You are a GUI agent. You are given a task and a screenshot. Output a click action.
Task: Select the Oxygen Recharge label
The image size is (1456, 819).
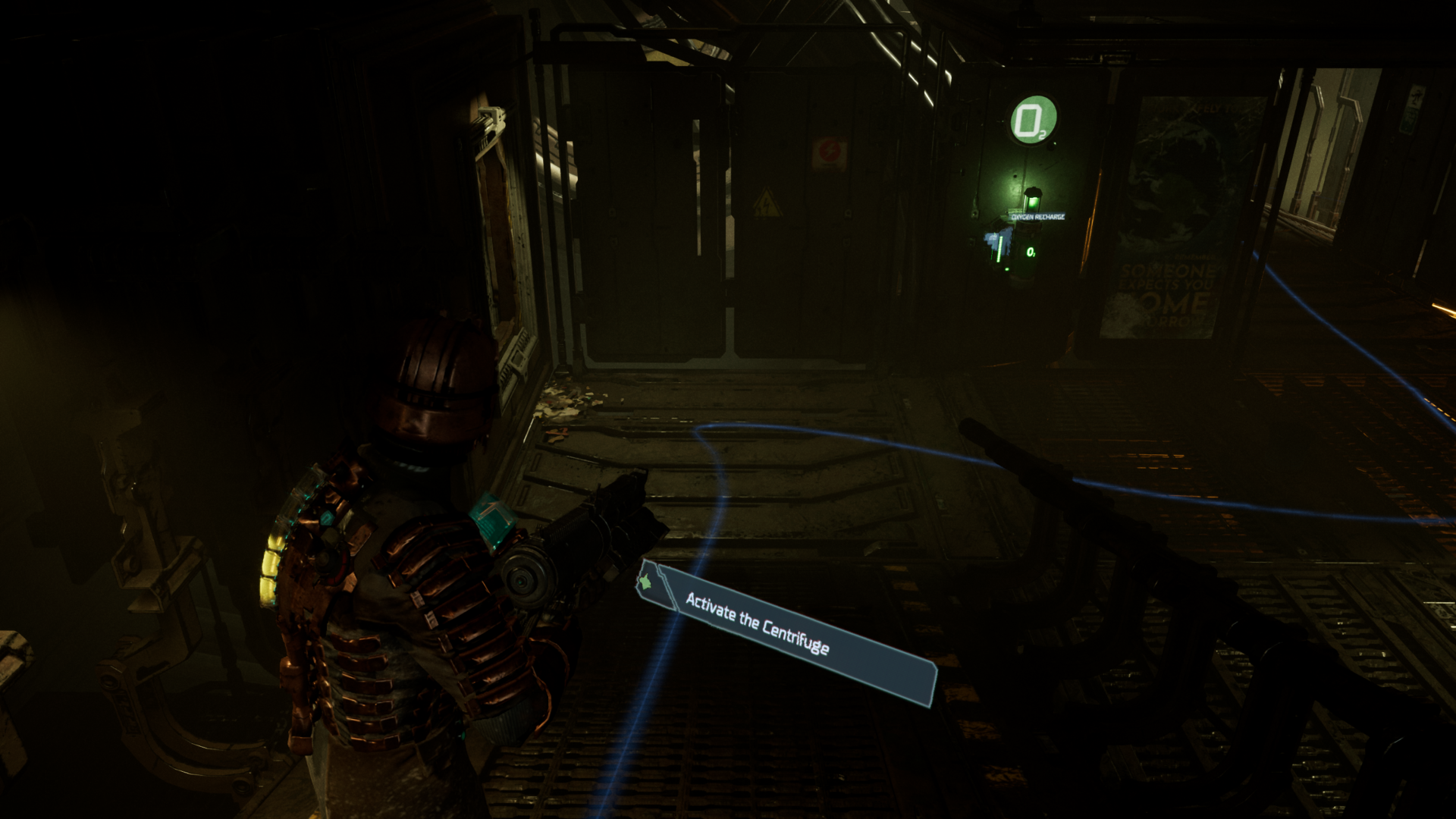tap(1039, 217)
